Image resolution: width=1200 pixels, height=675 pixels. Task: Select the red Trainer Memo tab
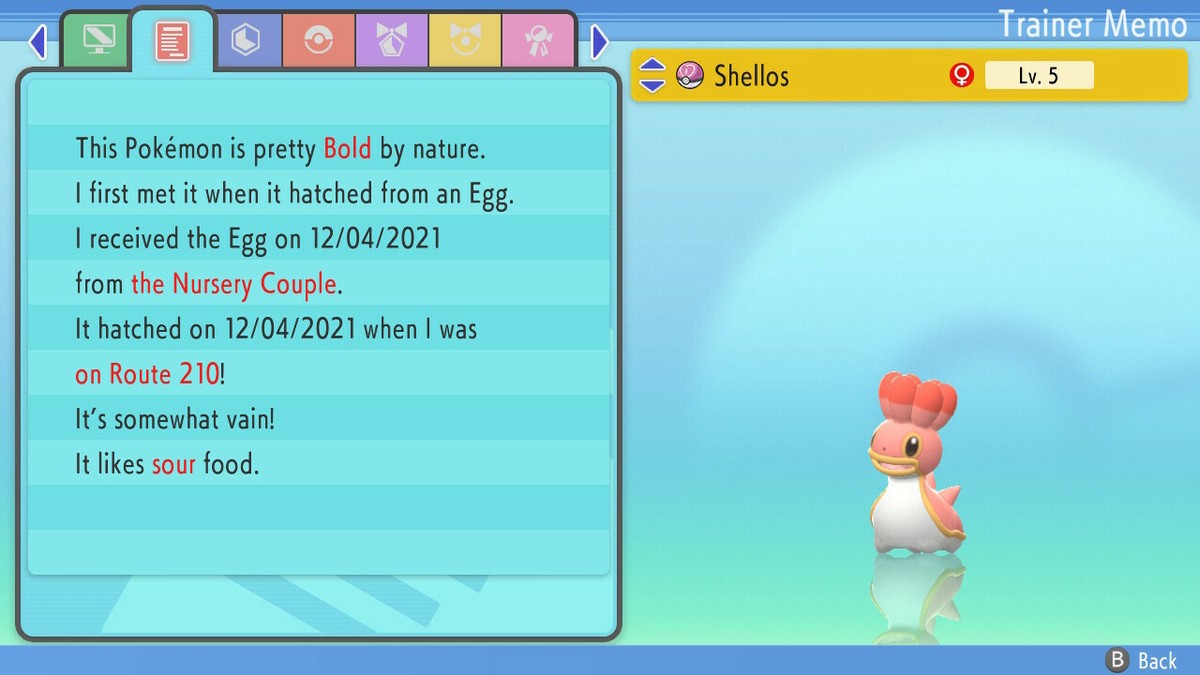[172, 40]
